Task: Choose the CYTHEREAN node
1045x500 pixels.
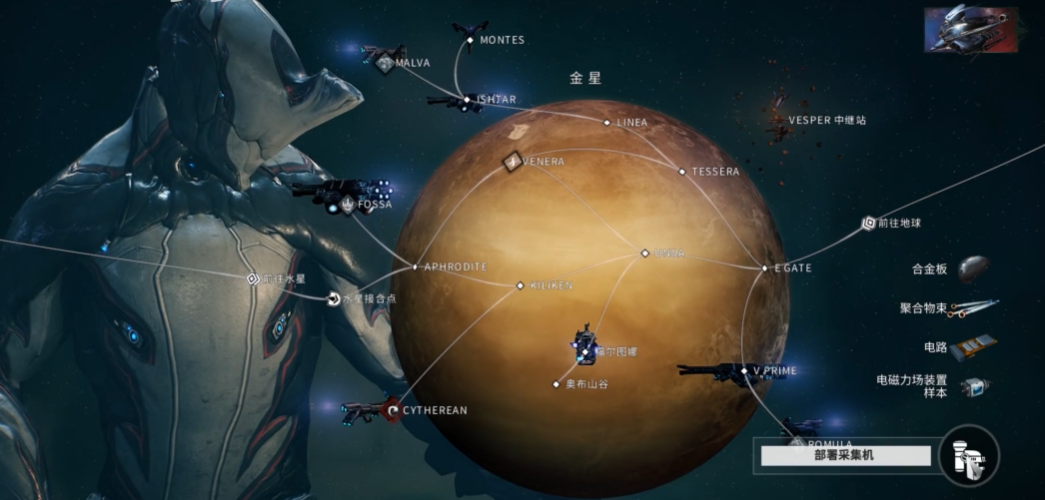Action: pyautogui.click(x=394, y=410)
